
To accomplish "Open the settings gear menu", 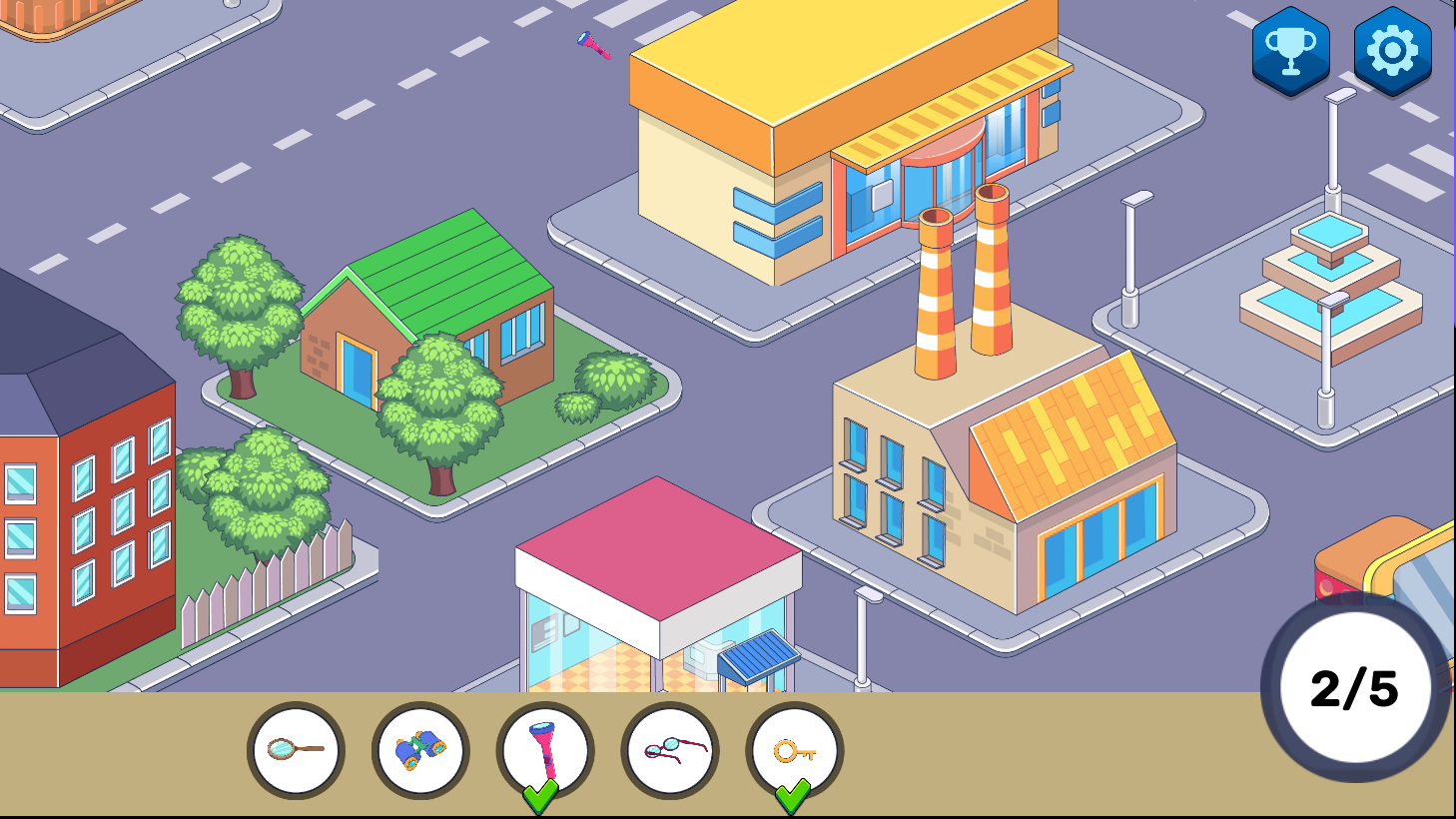I will [1393, 50].
